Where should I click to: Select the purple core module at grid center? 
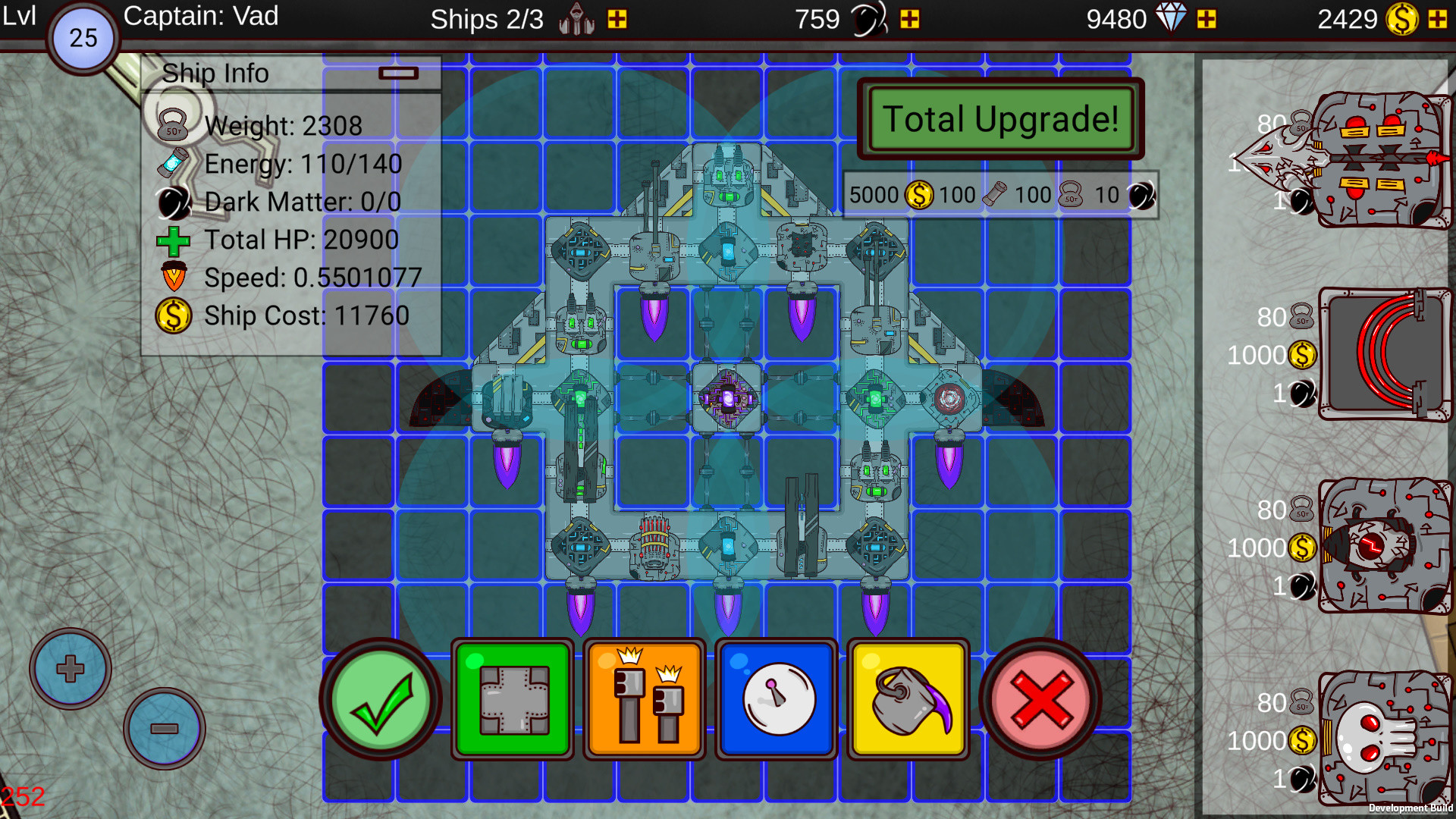[727, 400]
